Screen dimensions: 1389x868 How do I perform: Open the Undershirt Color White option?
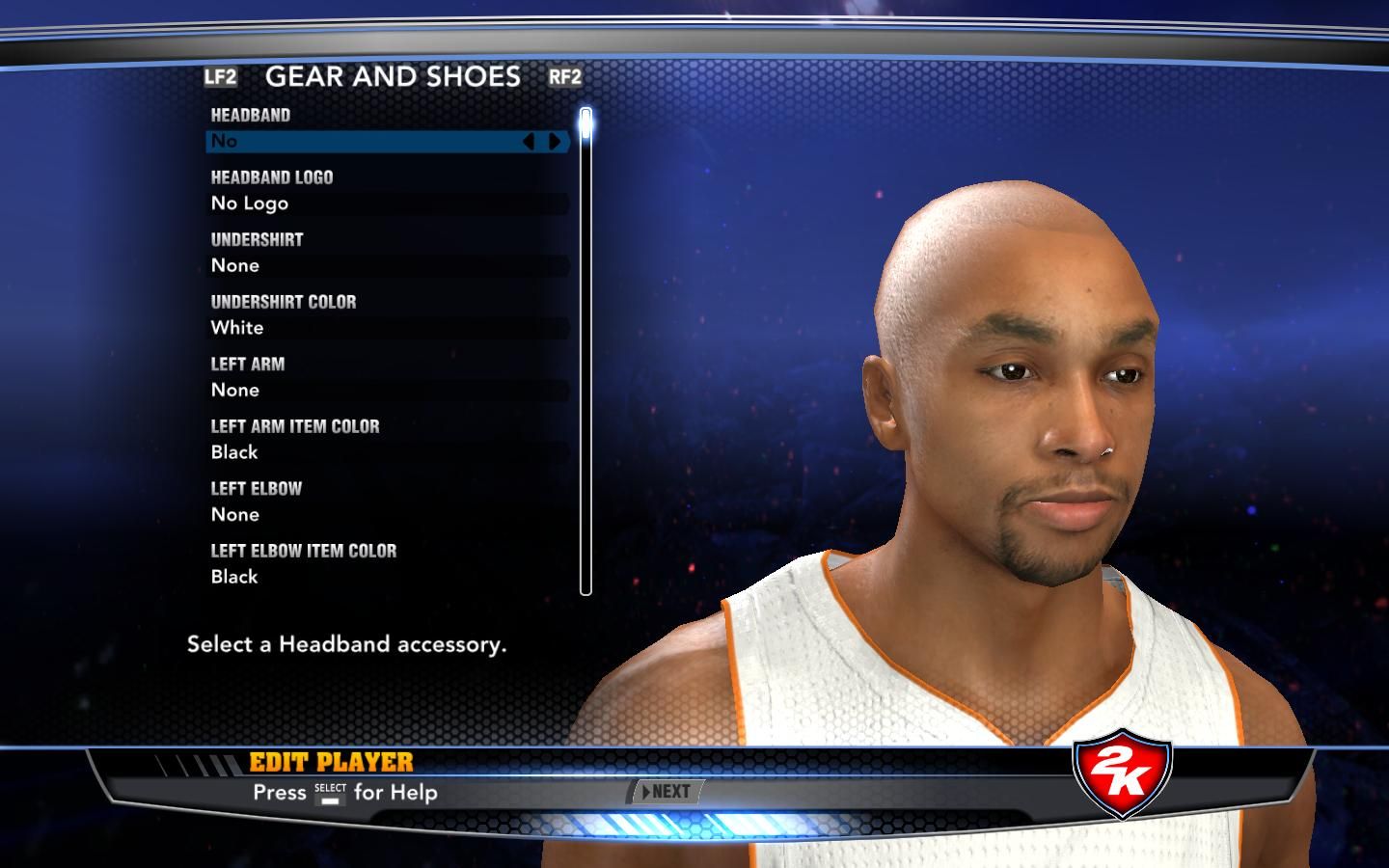tap(388, 328)
